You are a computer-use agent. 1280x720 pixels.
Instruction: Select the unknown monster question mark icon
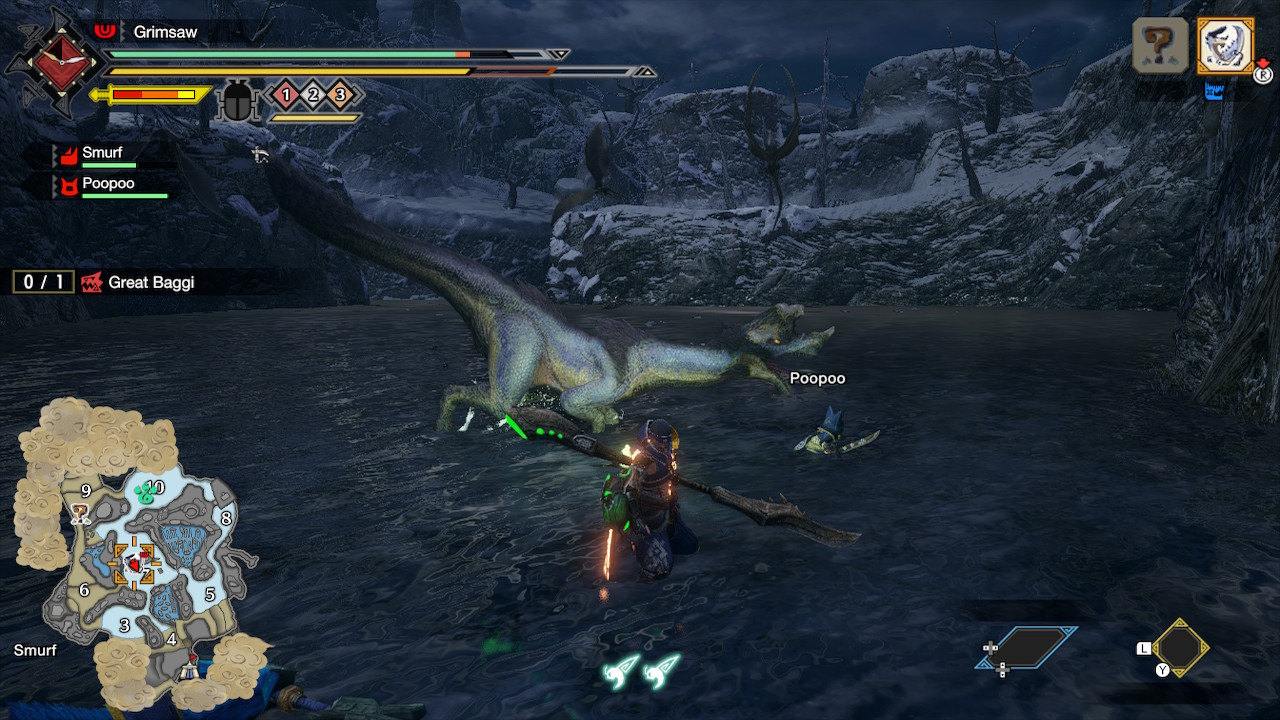click(1160, 45)
